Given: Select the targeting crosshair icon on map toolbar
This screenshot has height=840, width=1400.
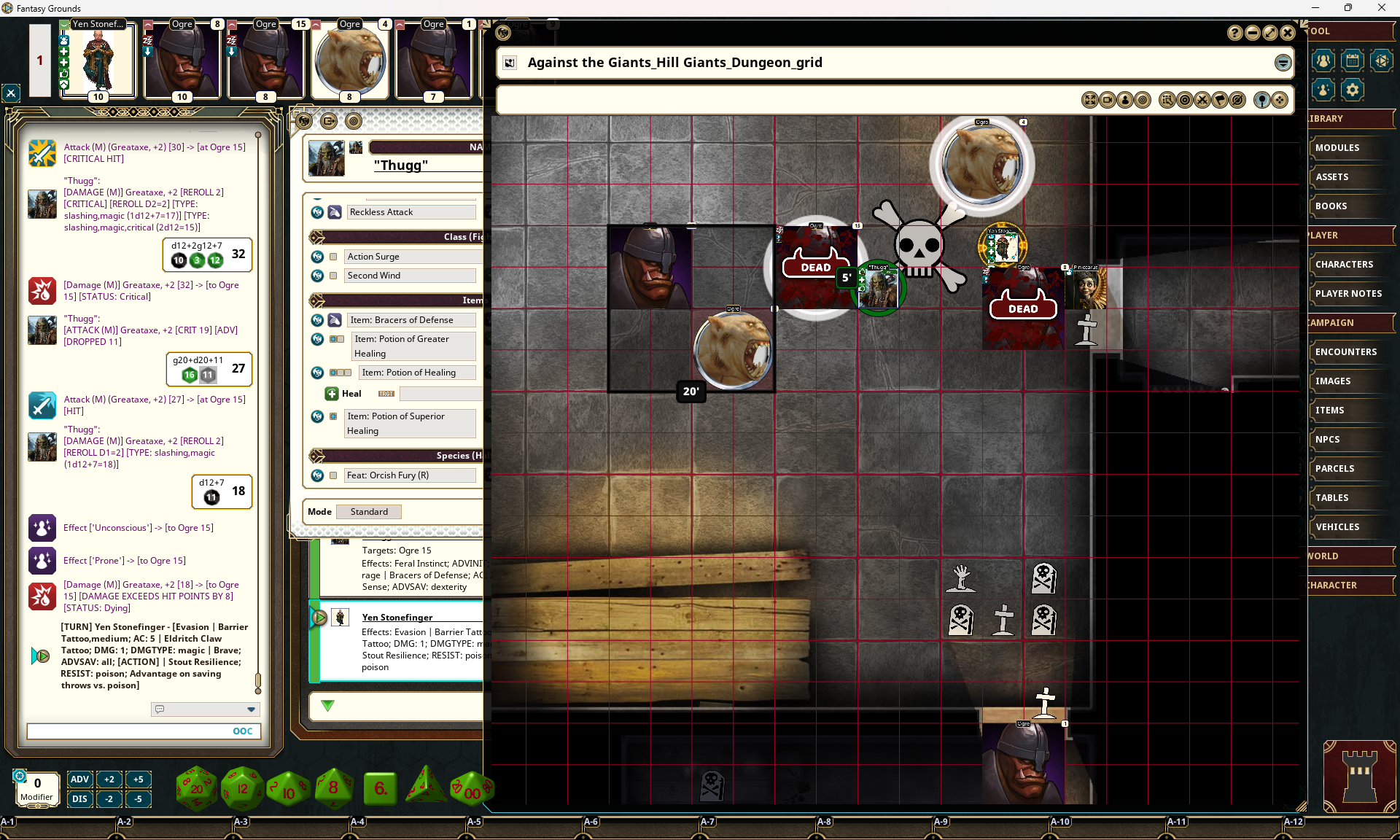Looking at the screenshot, I should coord(1185,100).
